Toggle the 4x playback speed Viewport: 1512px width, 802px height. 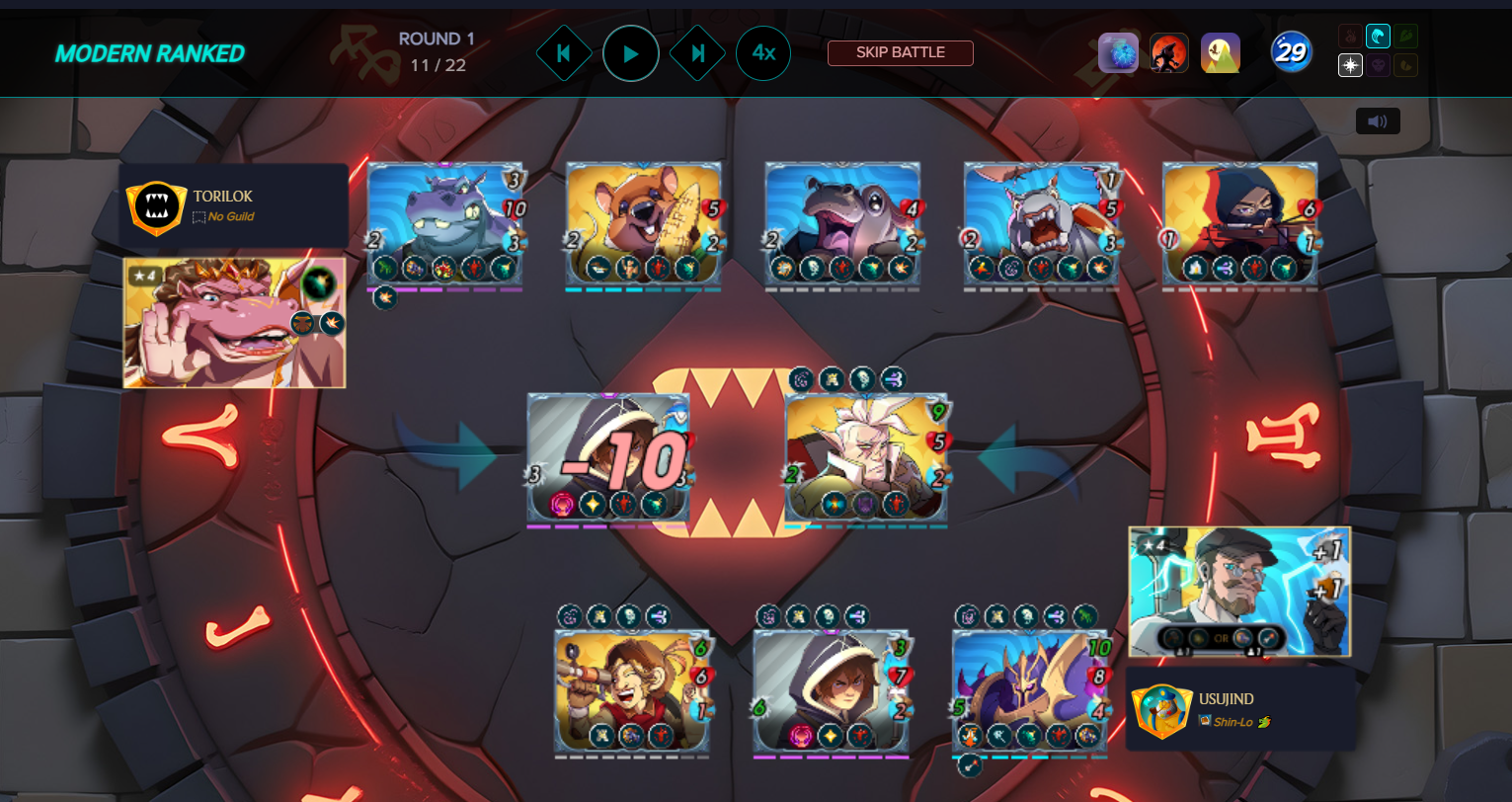coord(763,53)
